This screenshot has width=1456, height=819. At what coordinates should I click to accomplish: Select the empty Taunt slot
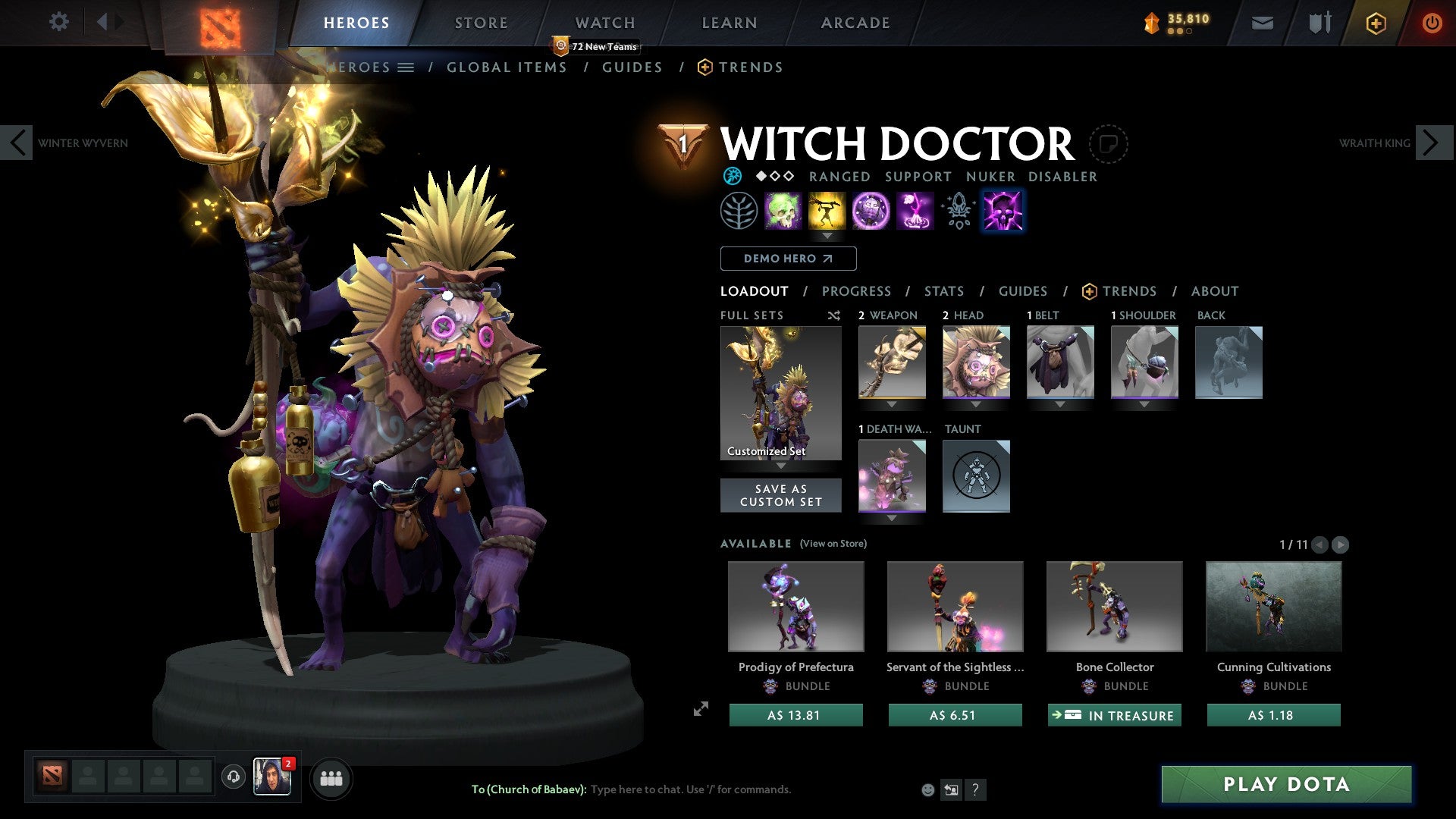(x=976, y=475)
